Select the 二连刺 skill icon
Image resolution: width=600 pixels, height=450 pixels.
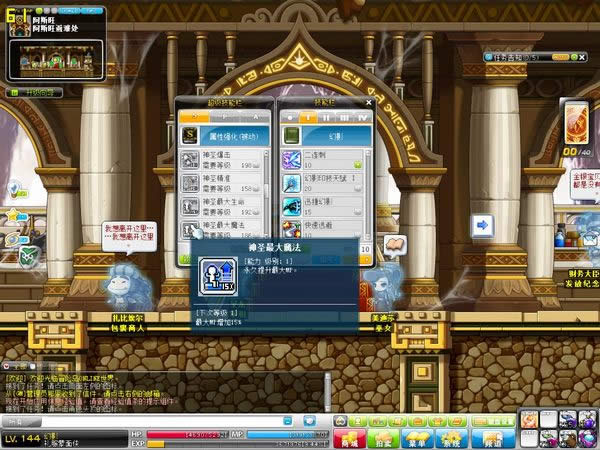click(290, 160)
